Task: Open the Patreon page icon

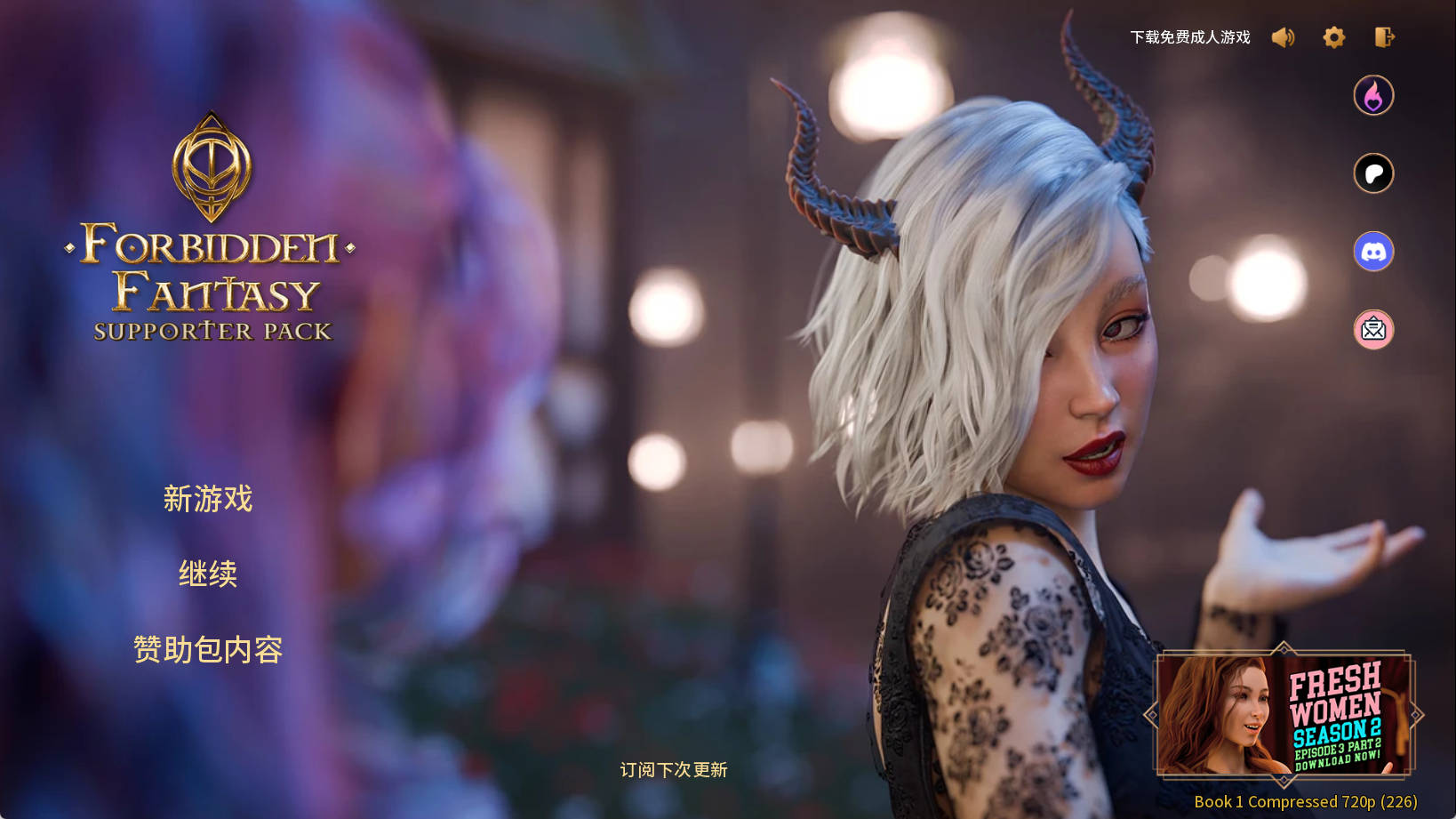Action: (x=1373, y=173)
